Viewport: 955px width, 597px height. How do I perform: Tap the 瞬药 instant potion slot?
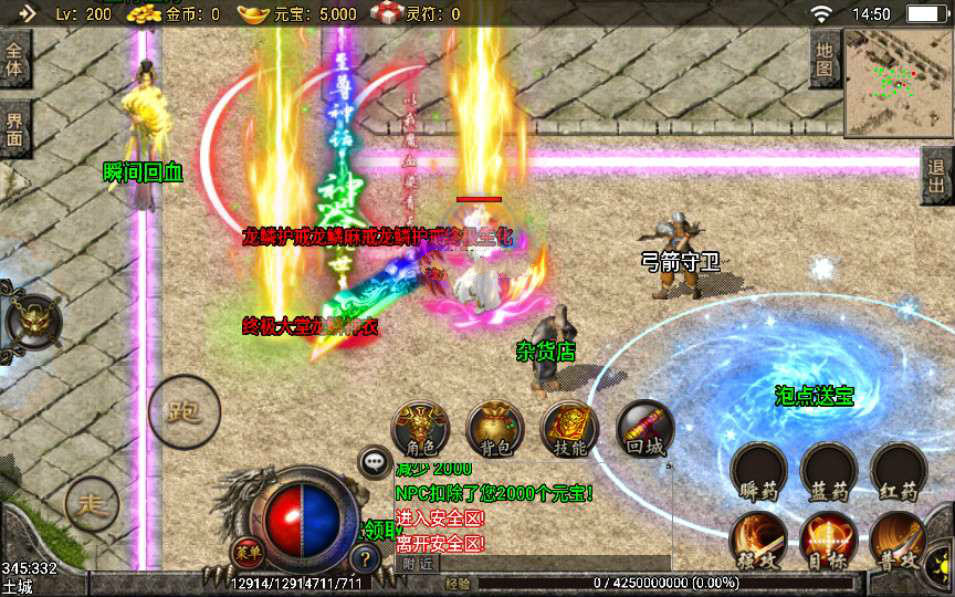tap(759, 470)
